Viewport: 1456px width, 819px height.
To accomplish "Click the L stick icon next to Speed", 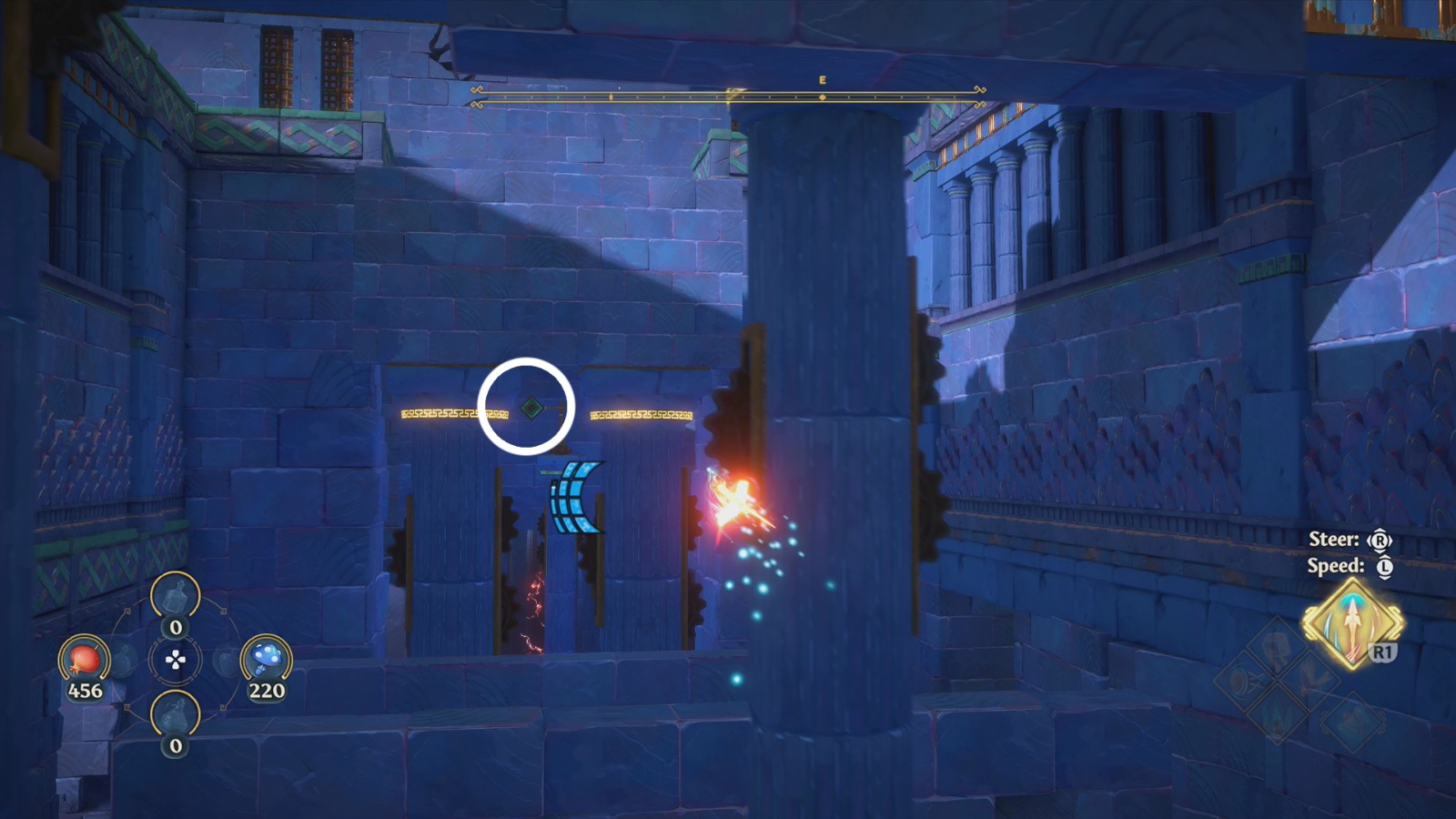I will (x=1384, y=565).
